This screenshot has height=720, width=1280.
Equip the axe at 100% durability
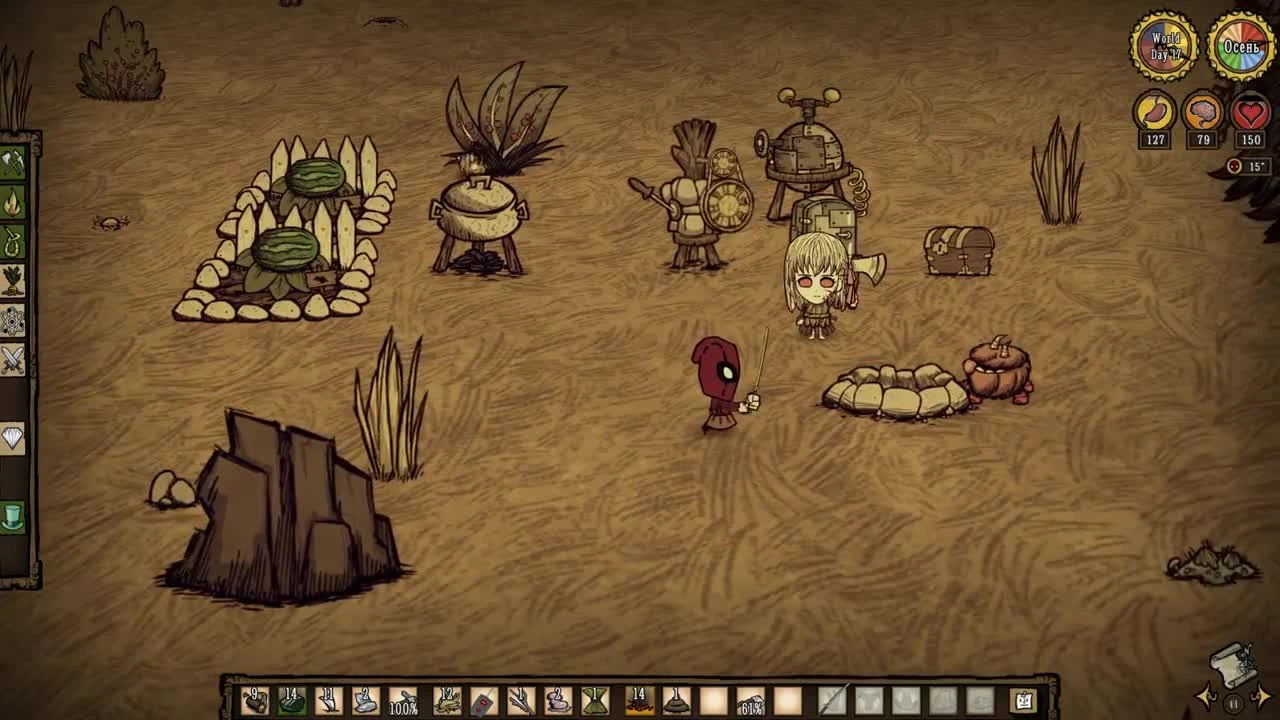coord(402,700)
